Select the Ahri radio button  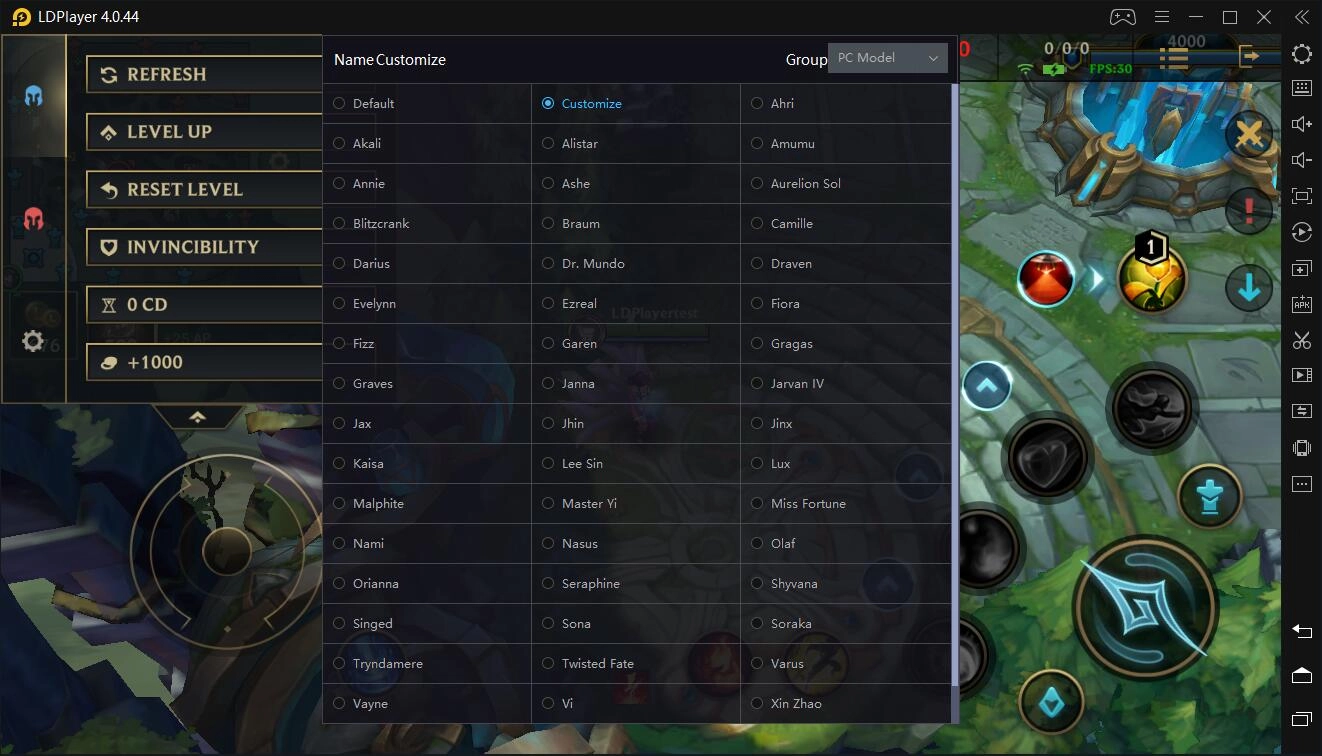pyautogui.click(x=757, y=103)
